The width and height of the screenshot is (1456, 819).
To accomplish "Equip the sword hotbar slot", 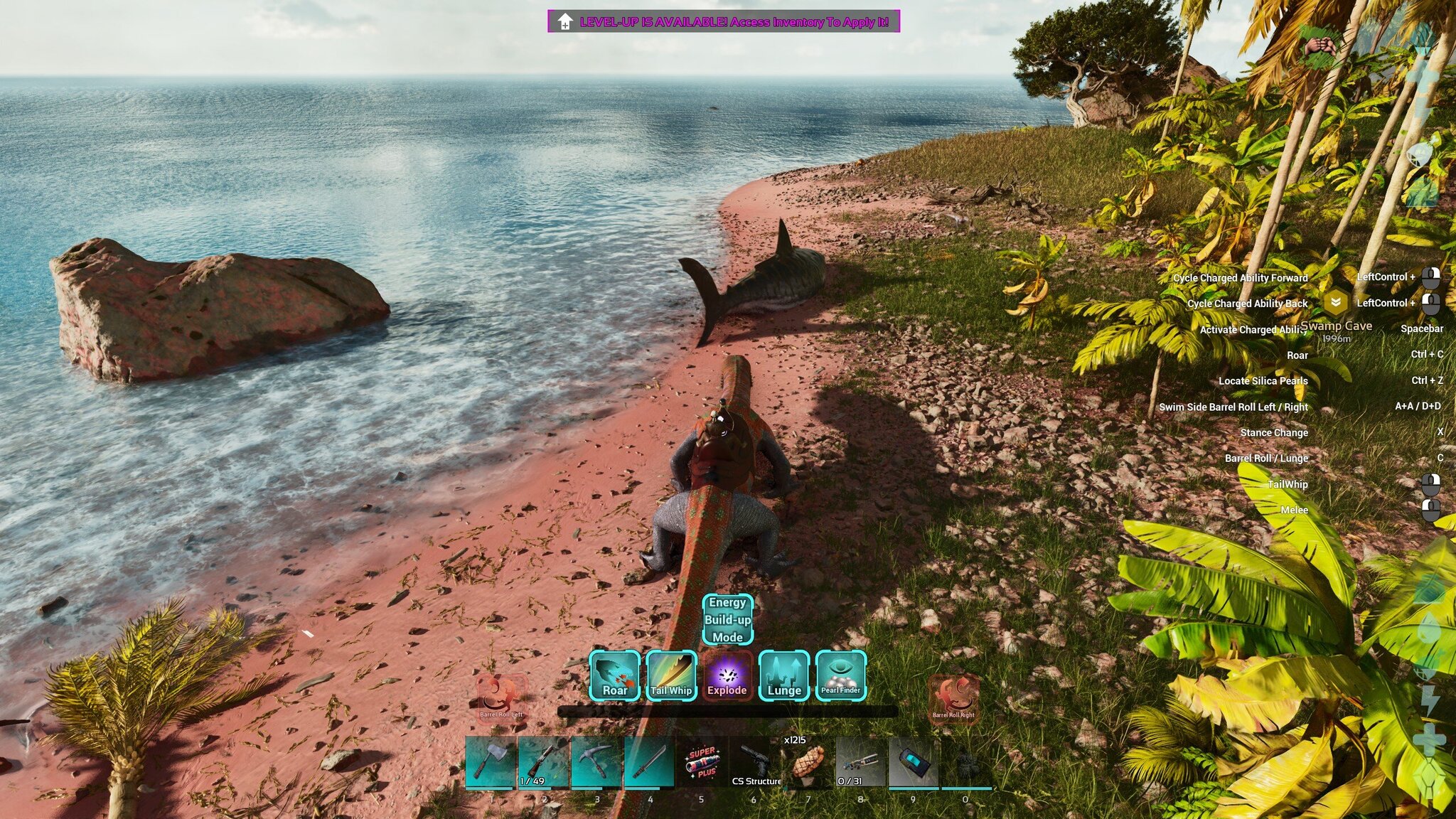I will tap(648, 762).
